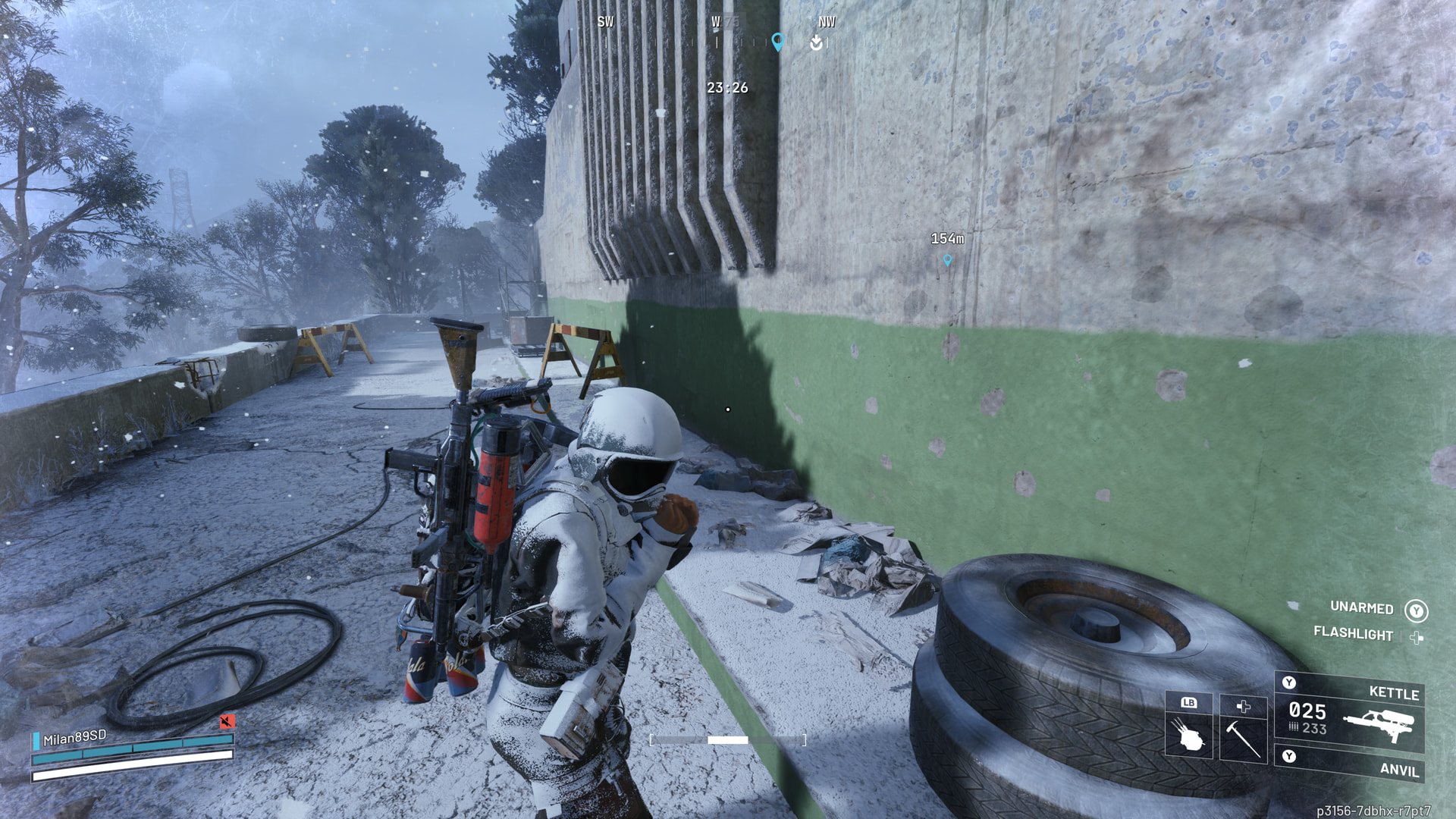The height and width of the screenshot is (819, 1456).
Task: Select the white extraction marker on compass
Action: click(816, 42)
